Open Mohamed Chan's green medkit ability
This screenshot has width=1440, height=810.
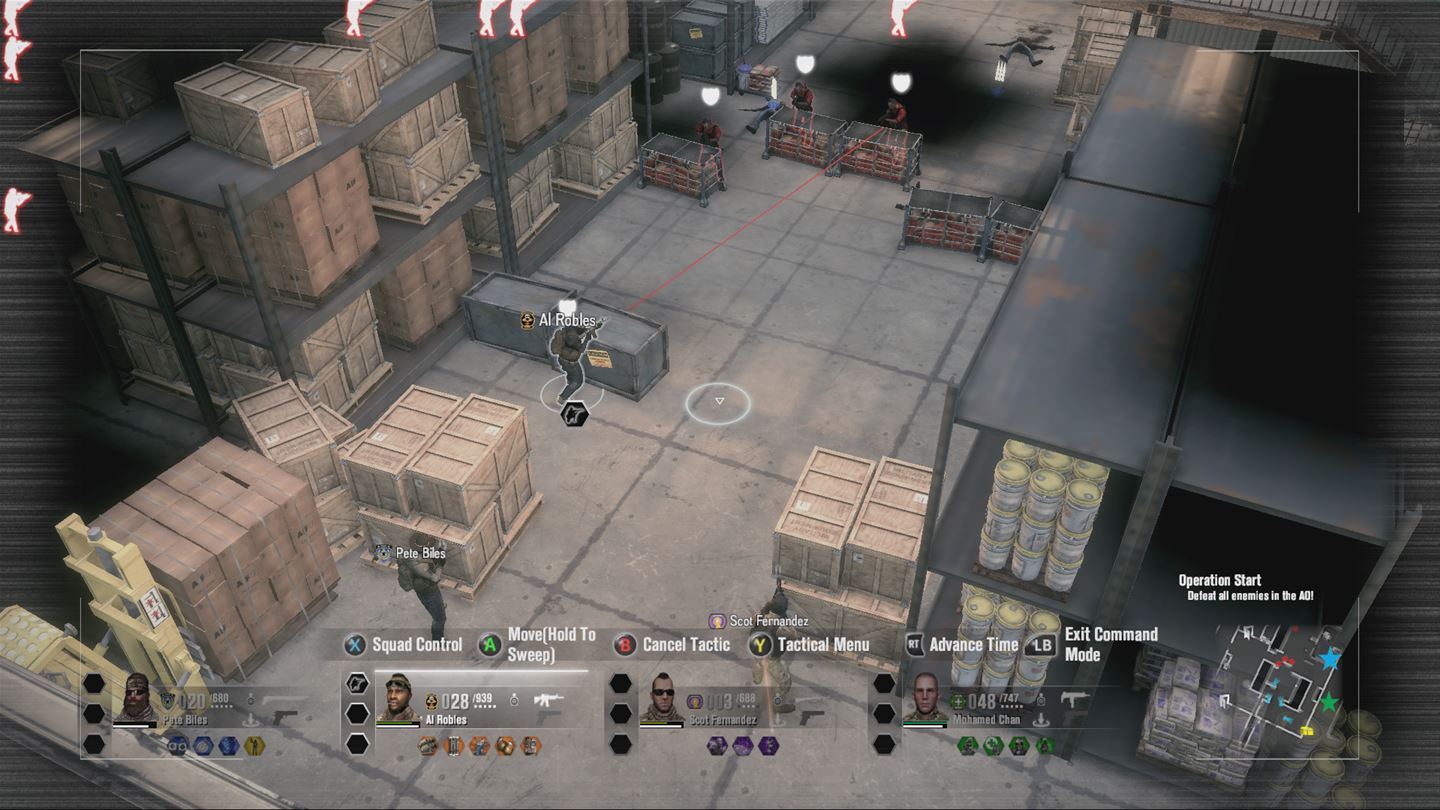pos(992,745)
